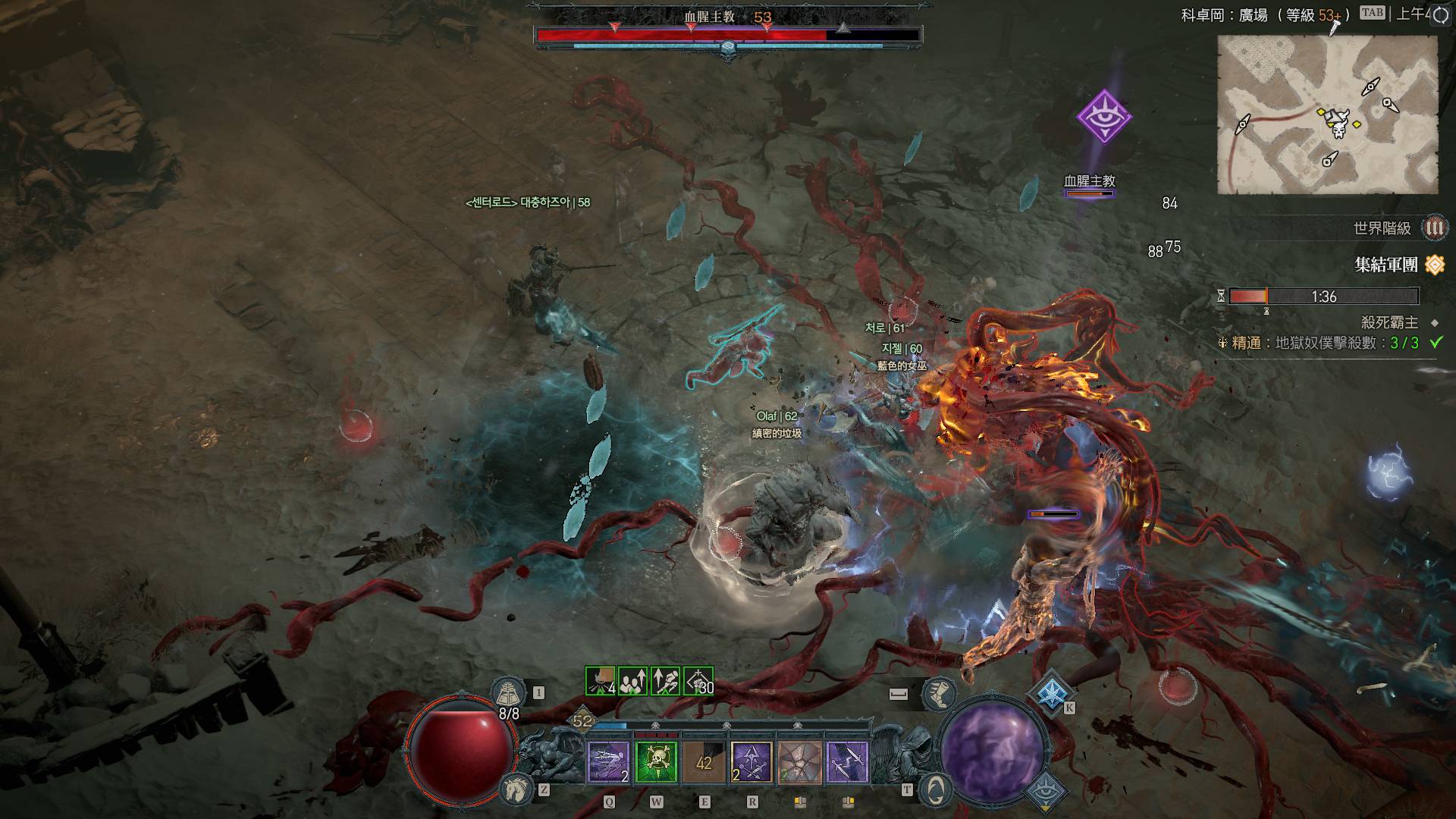Image resolution: width=1456 pixels, height=819 pixels.
Task: Click the circular arrows icon beside the clock
Action: 1440,16
